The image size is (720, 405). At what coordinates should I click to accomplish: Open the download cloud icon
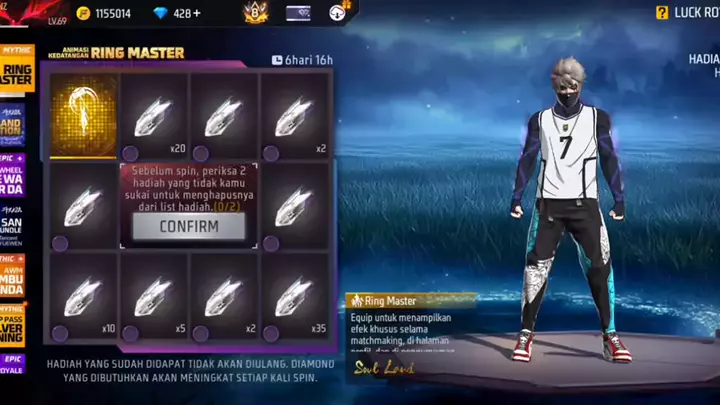tap(337, 13)
